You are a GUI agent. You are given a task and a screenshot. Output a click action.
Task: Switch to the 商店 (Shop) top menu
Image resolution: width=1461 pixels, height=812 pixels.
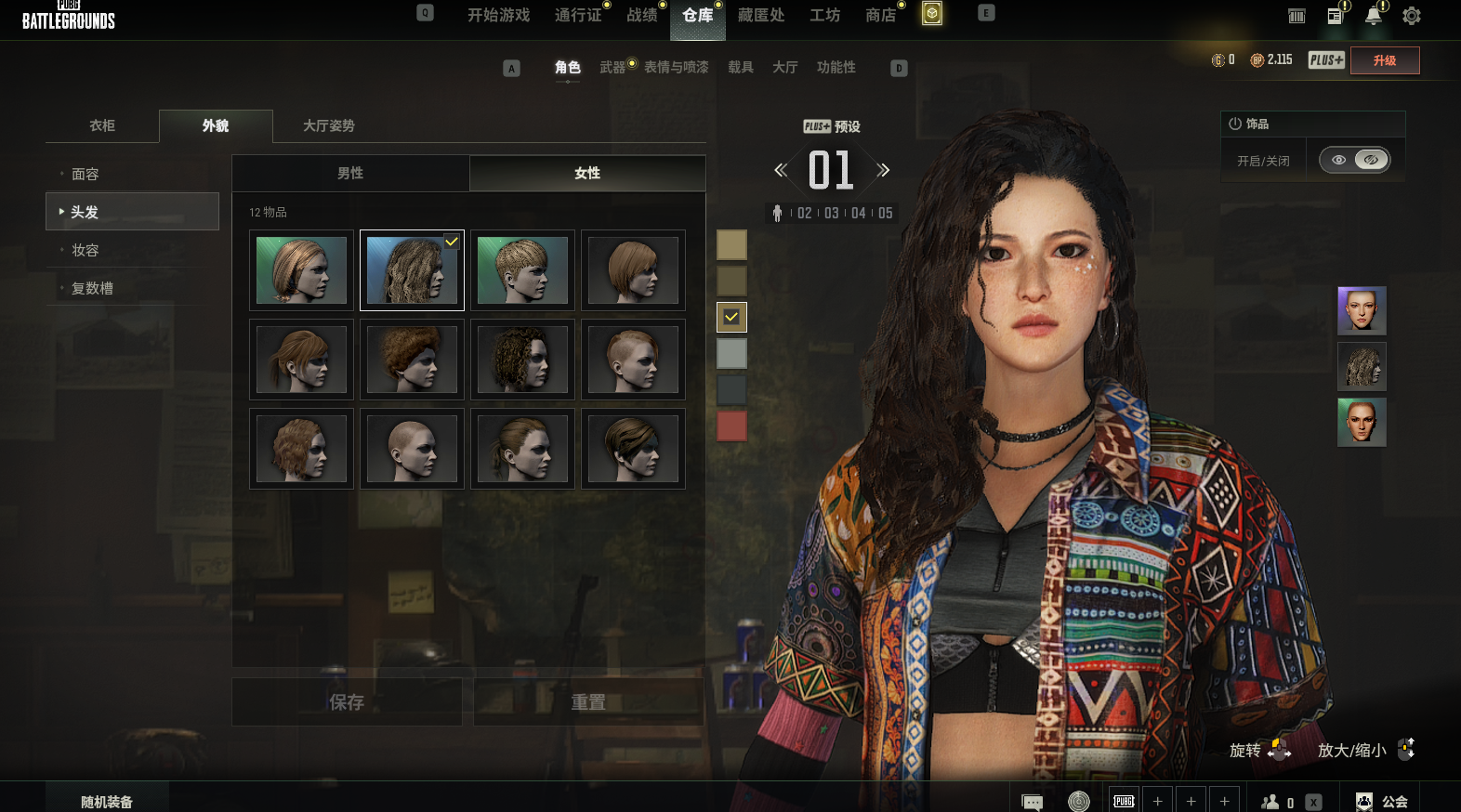pos(880,16)
